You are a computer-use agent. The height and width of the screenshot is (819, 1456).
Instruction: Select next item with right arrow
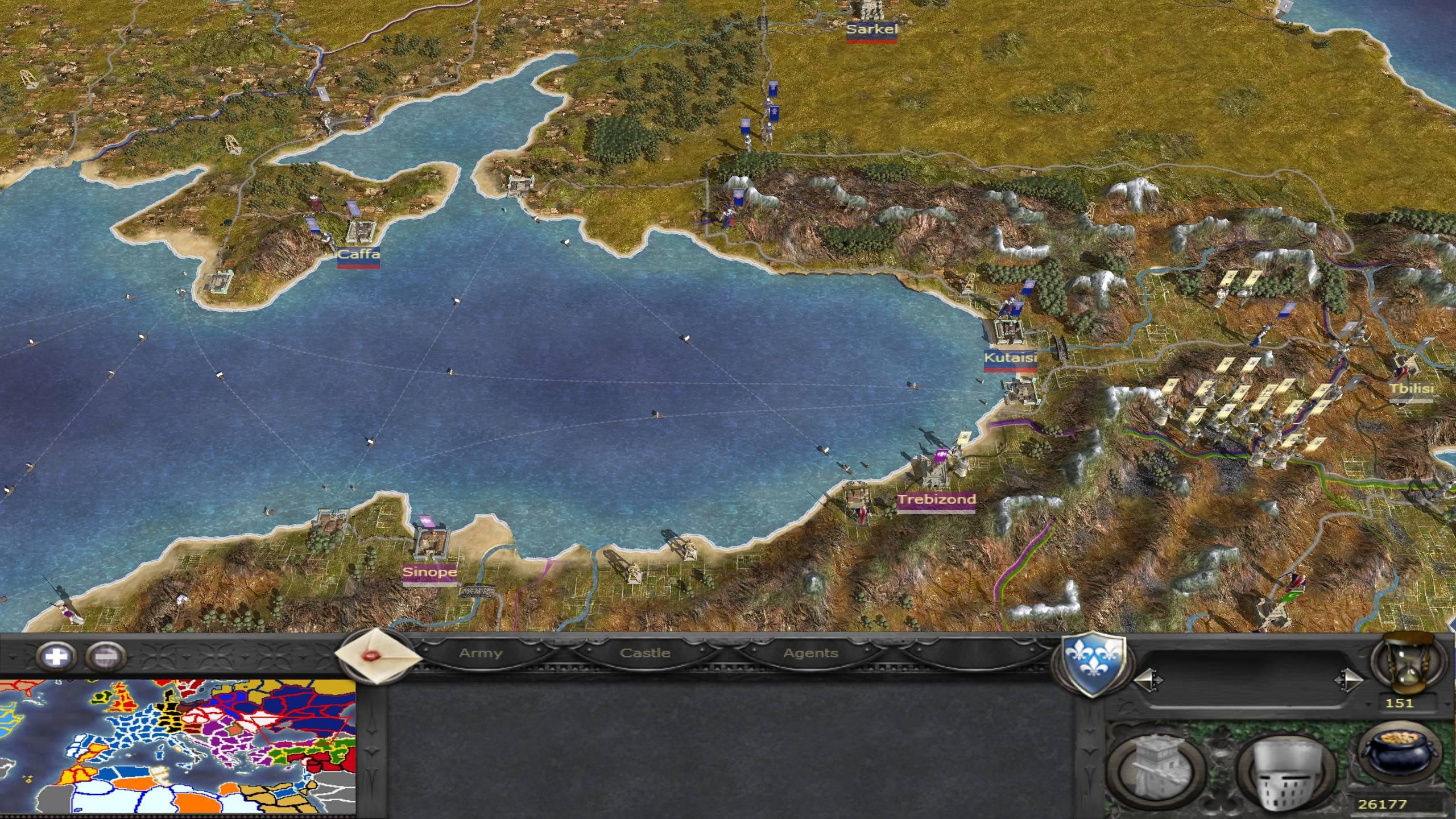(1349, 679)
